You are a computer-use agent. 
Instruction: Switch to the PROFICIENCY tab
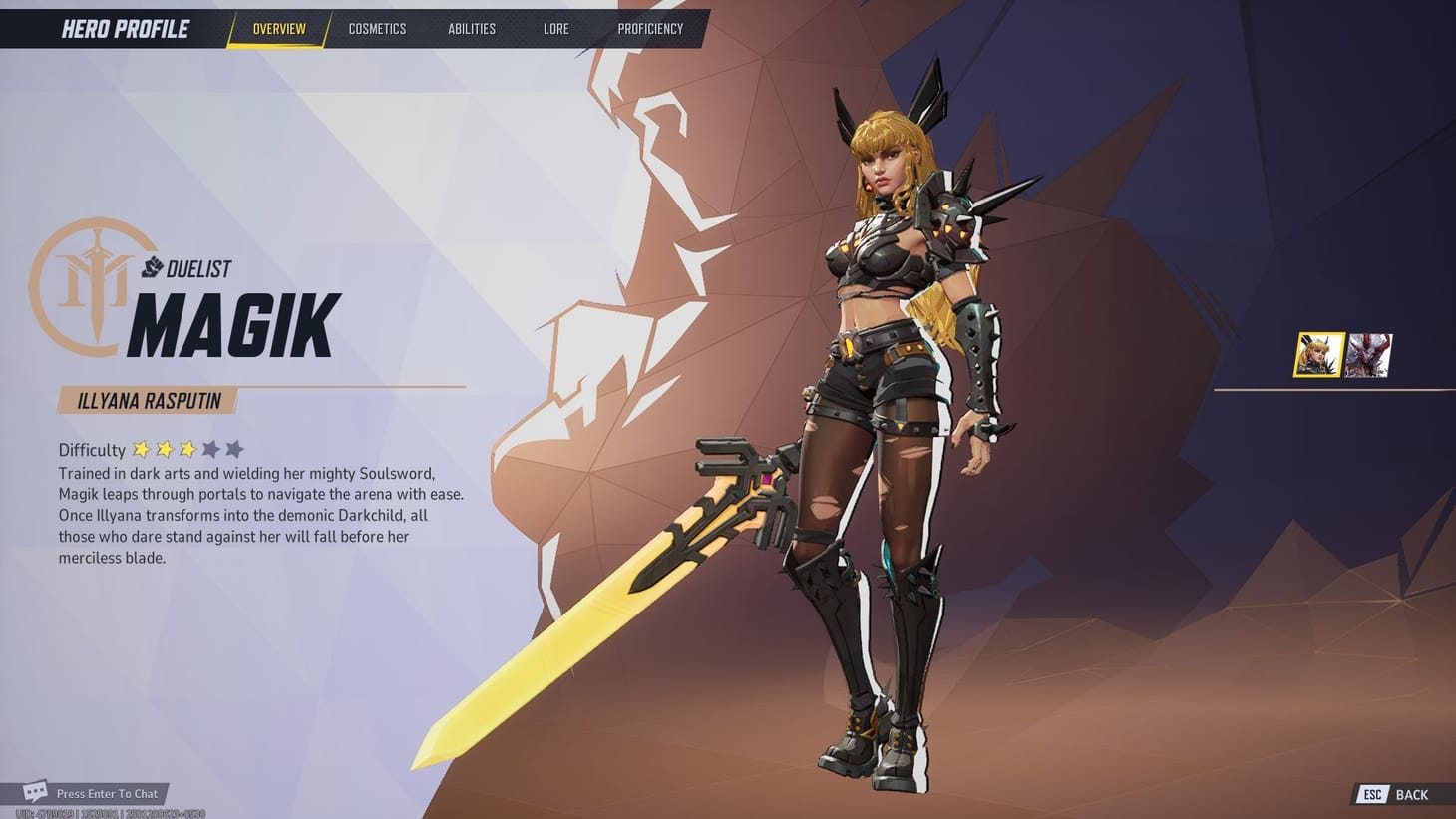click(650, 29)
